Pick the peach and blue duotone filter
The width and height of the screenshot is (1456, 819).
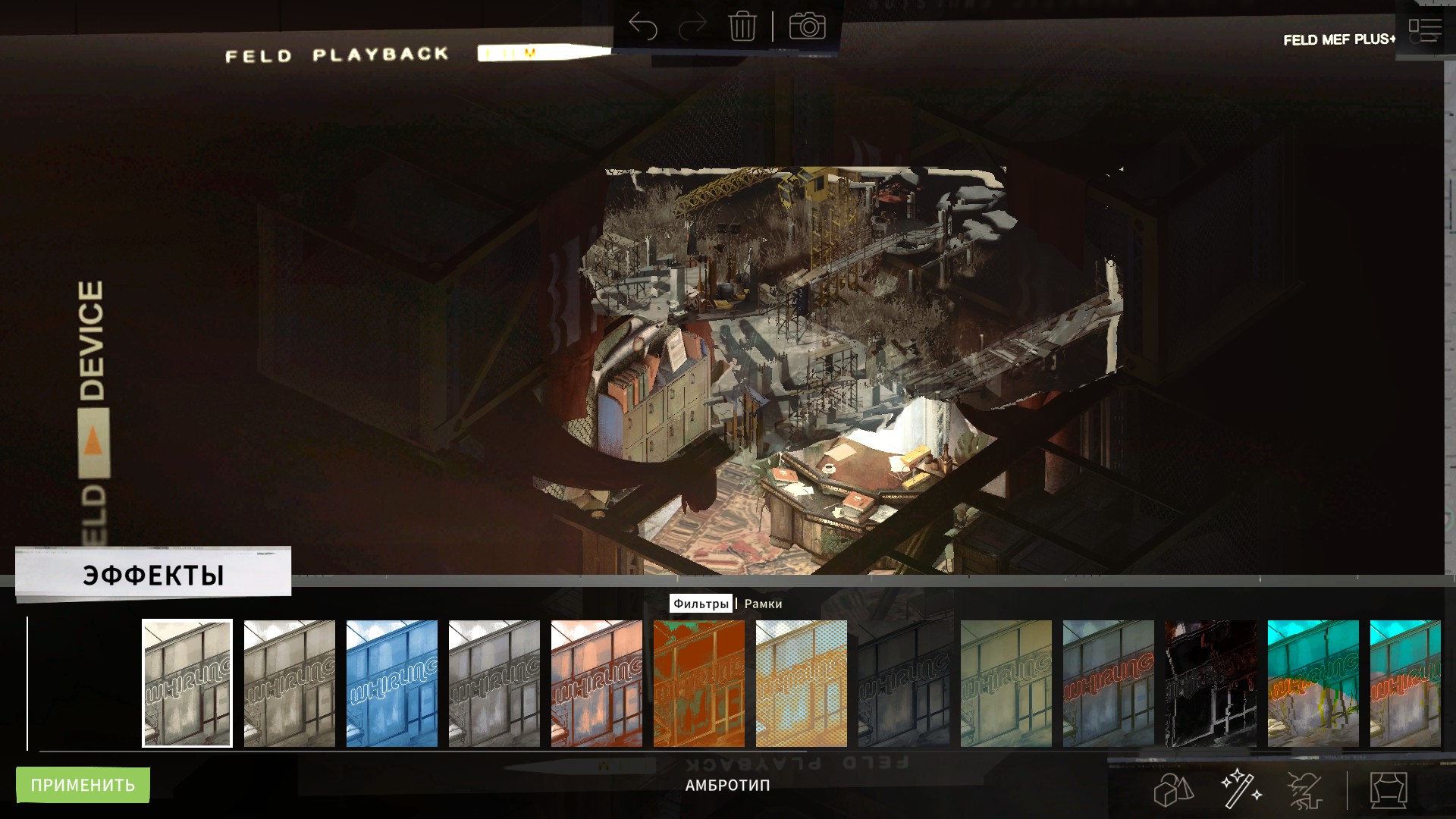click(597, 683)
